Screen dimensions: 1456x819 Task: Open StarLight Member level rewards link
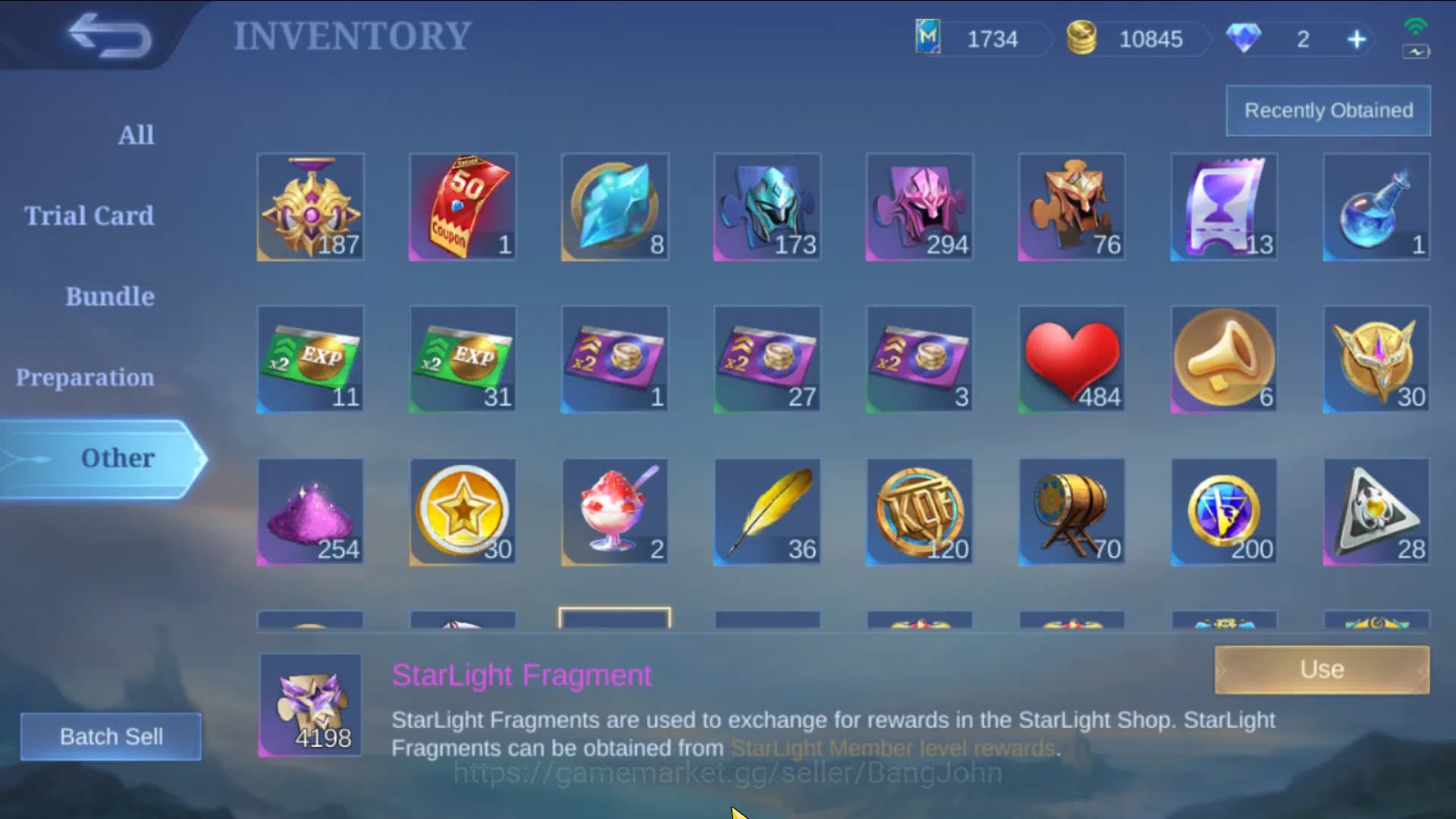tap(892, 747)
